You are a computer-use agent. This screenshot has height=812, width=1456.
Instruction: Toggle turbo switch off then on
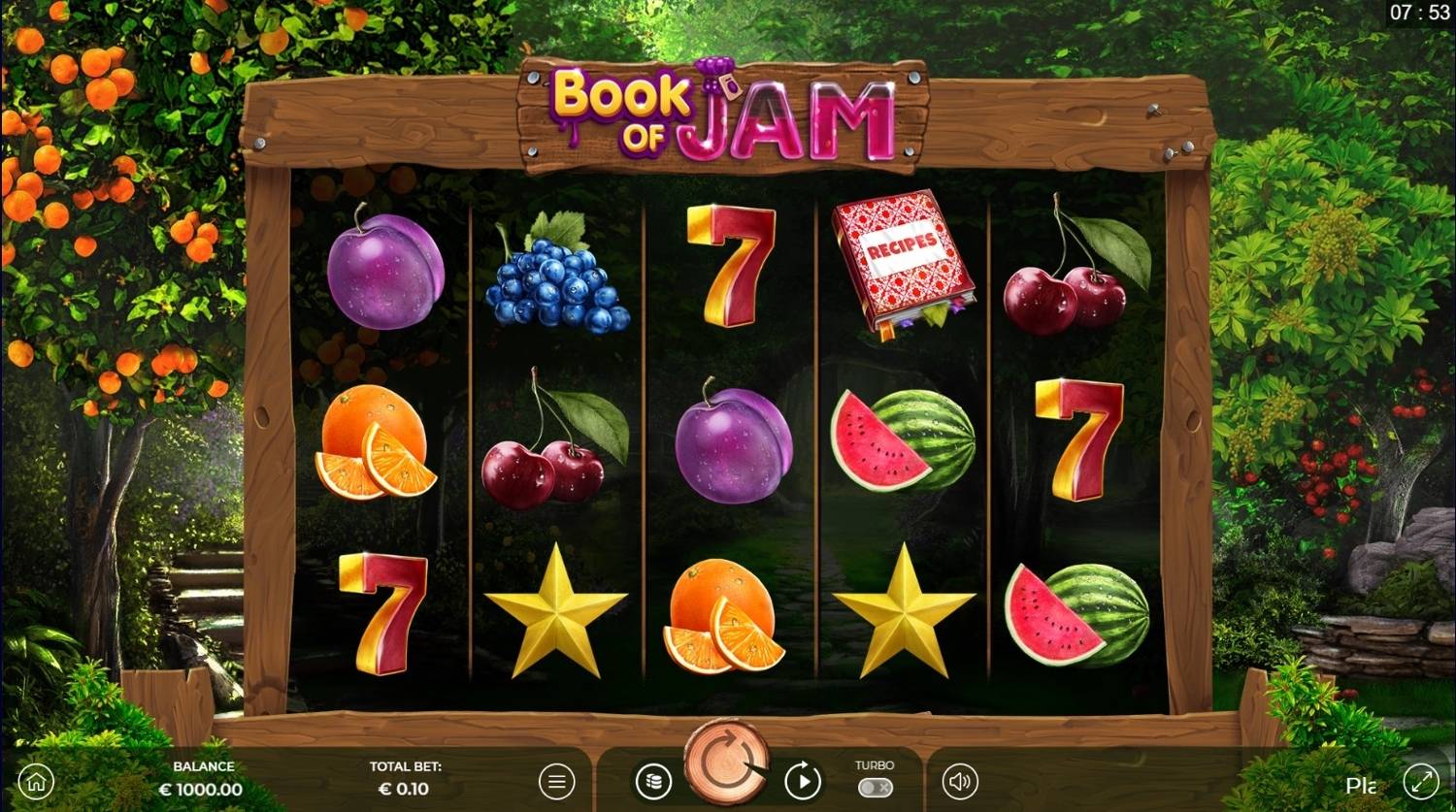874,788
